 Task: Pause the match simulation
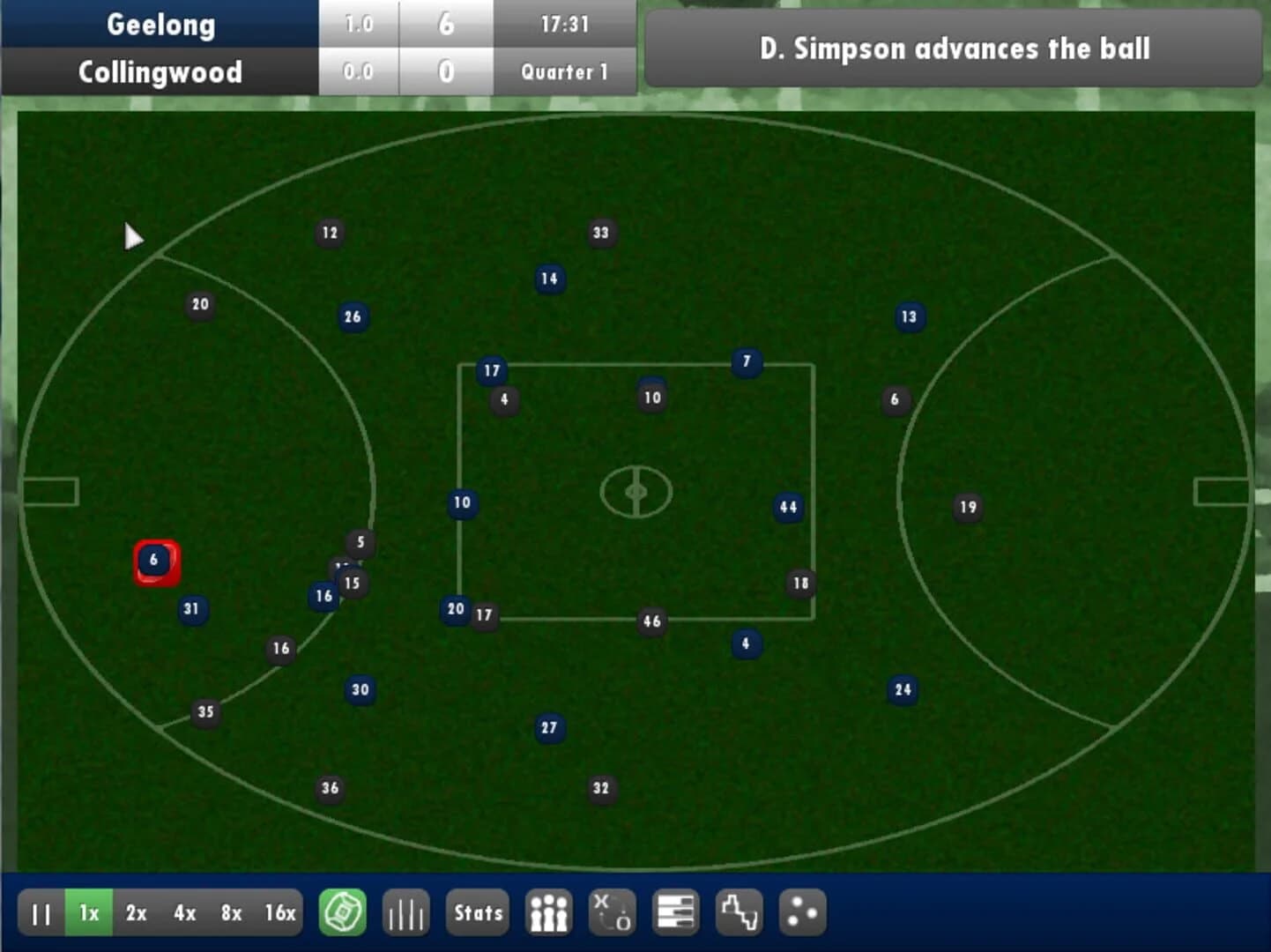tap(41, 912)
